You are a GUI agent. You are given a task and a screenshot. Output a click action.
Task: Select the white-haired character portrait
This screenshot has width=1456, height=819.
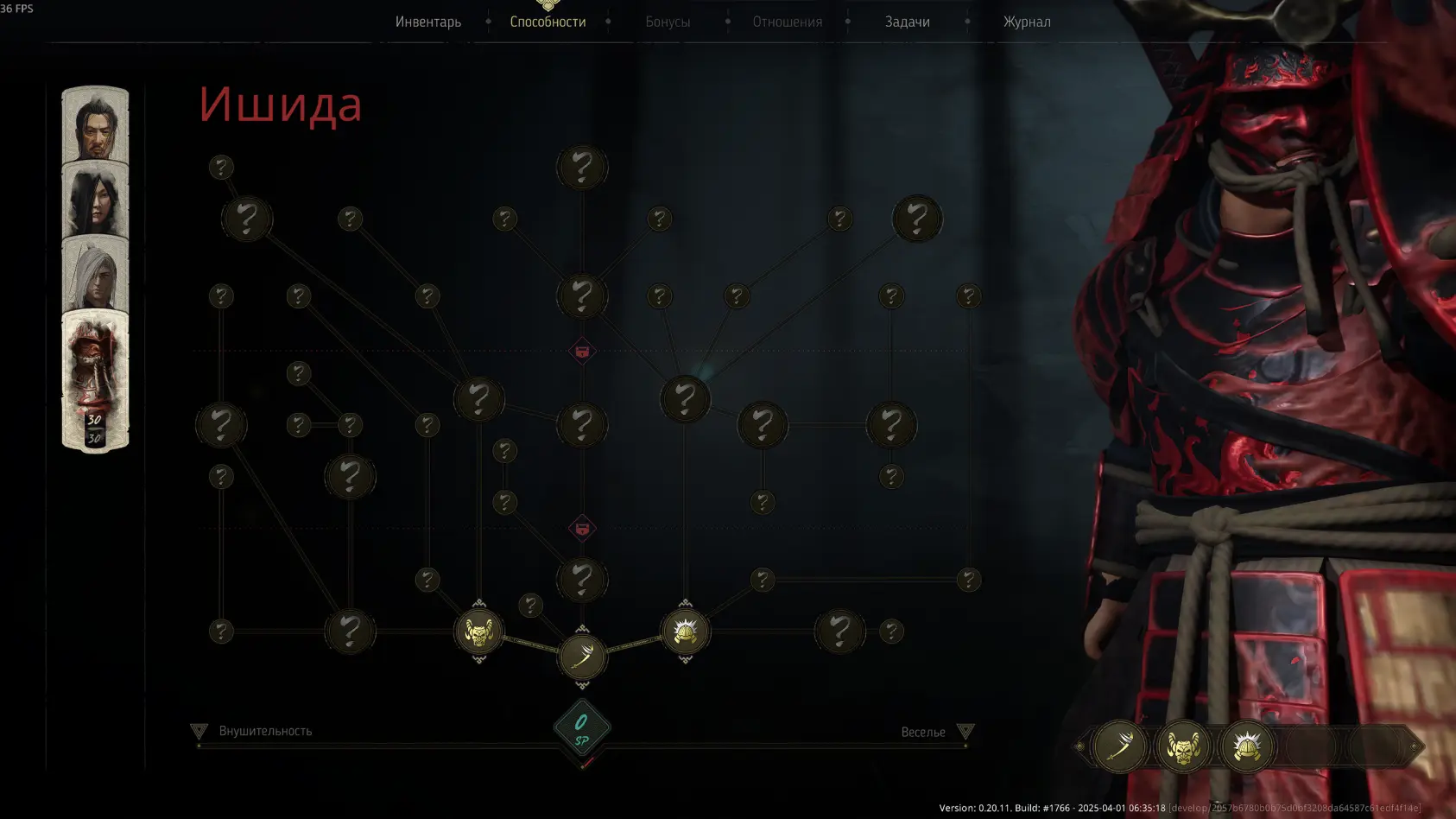[x=95, y=275]
